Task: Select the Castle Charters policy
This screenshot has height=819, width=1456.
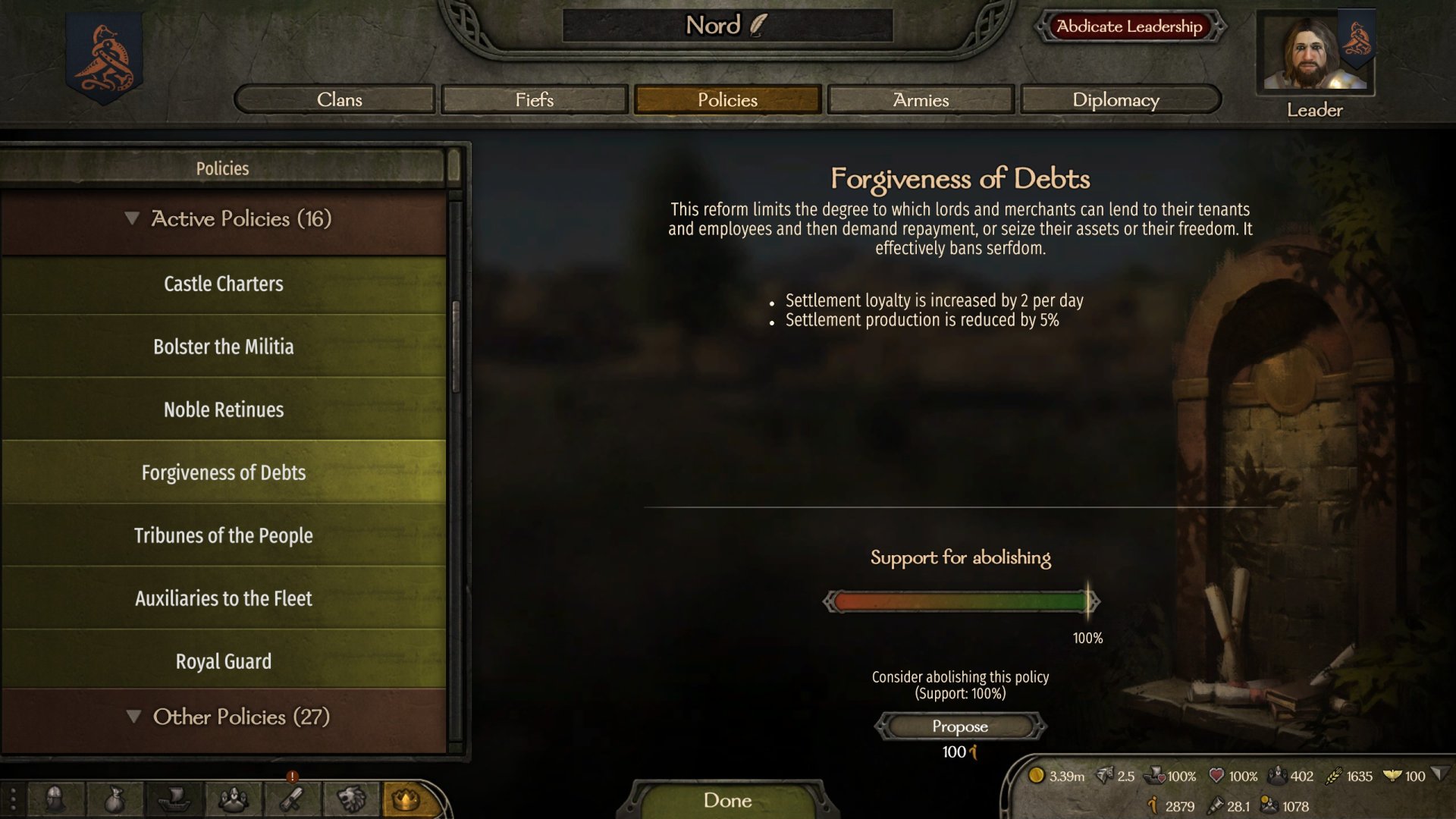Action: [x=224, y=284]
